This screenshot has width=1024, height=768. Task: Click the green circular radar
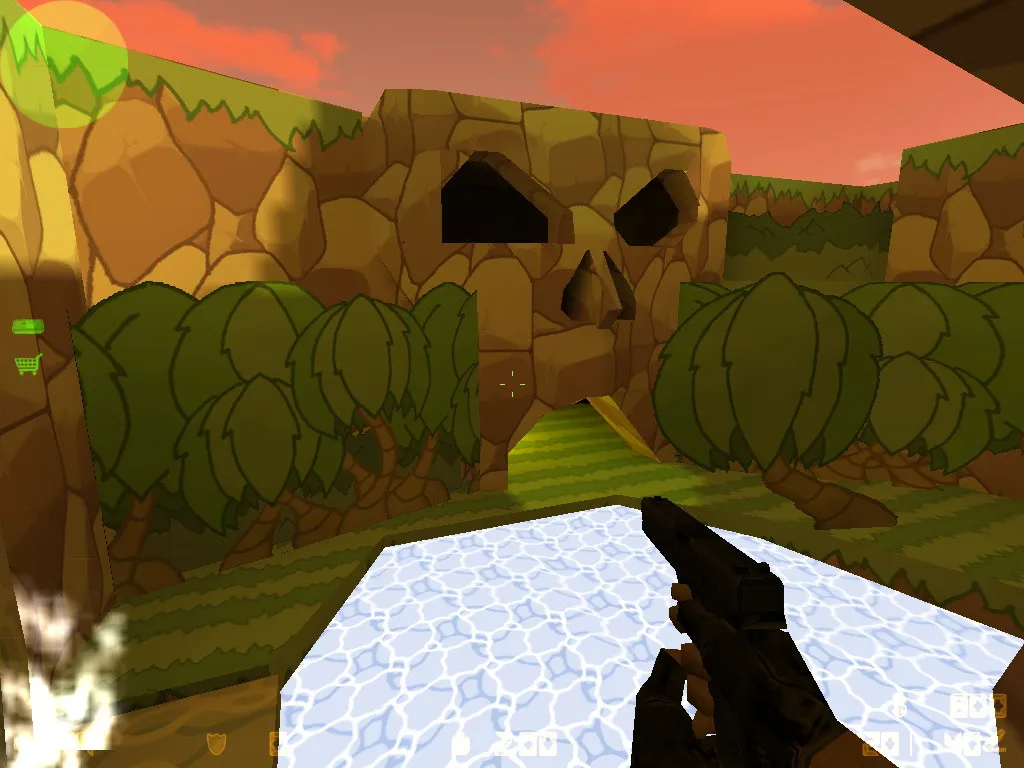[x=64, y=64]
